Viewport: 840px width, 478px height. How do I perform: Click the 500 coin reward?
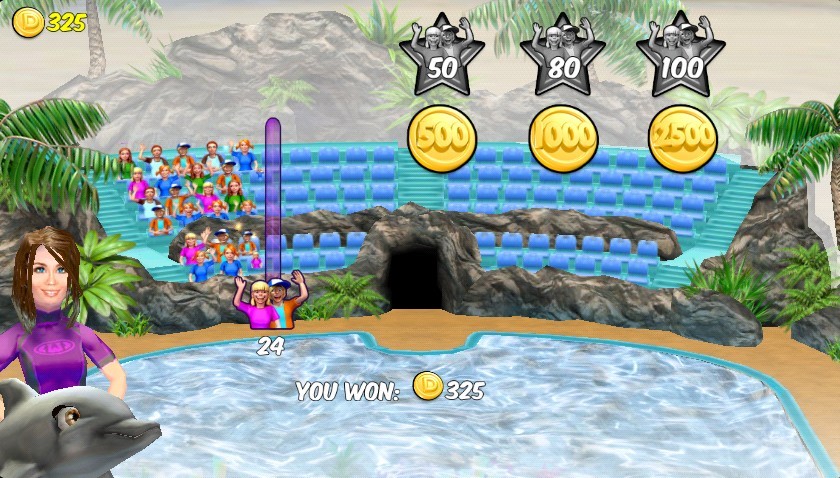pyautogui.click(x=442, y=138)
